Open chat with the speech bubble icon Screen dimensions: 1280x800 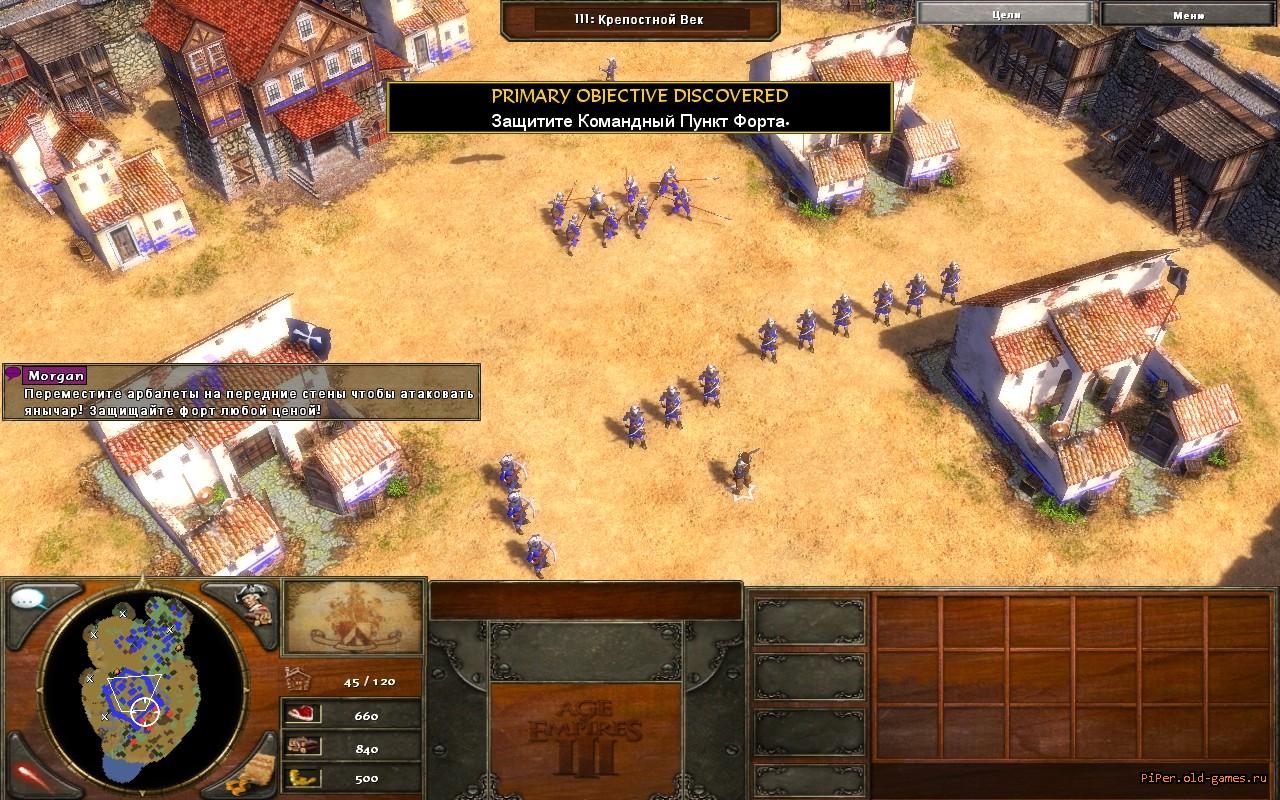click(x=30, y=600)
